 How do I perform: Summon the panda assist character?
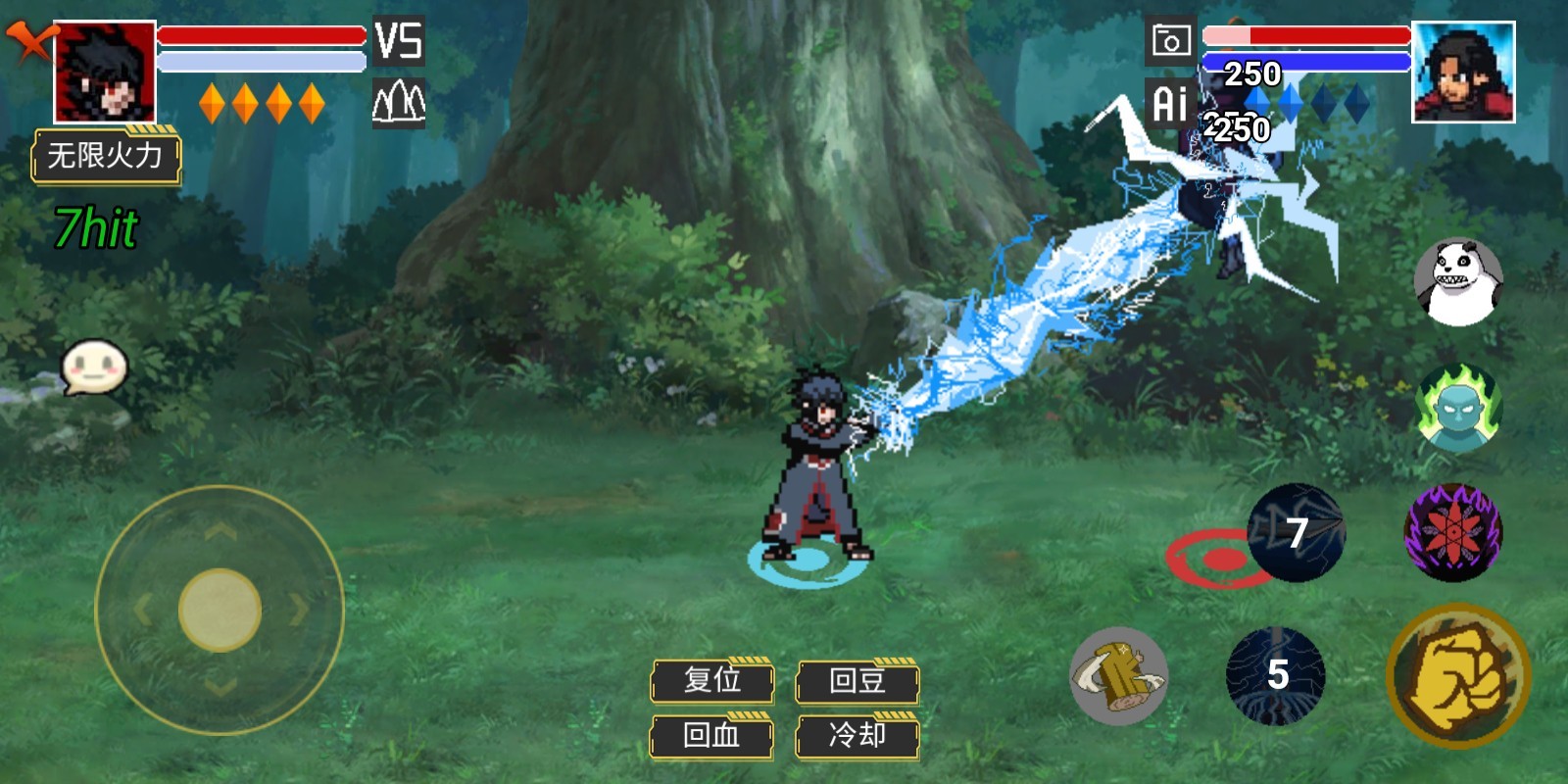click(1458, 281)
